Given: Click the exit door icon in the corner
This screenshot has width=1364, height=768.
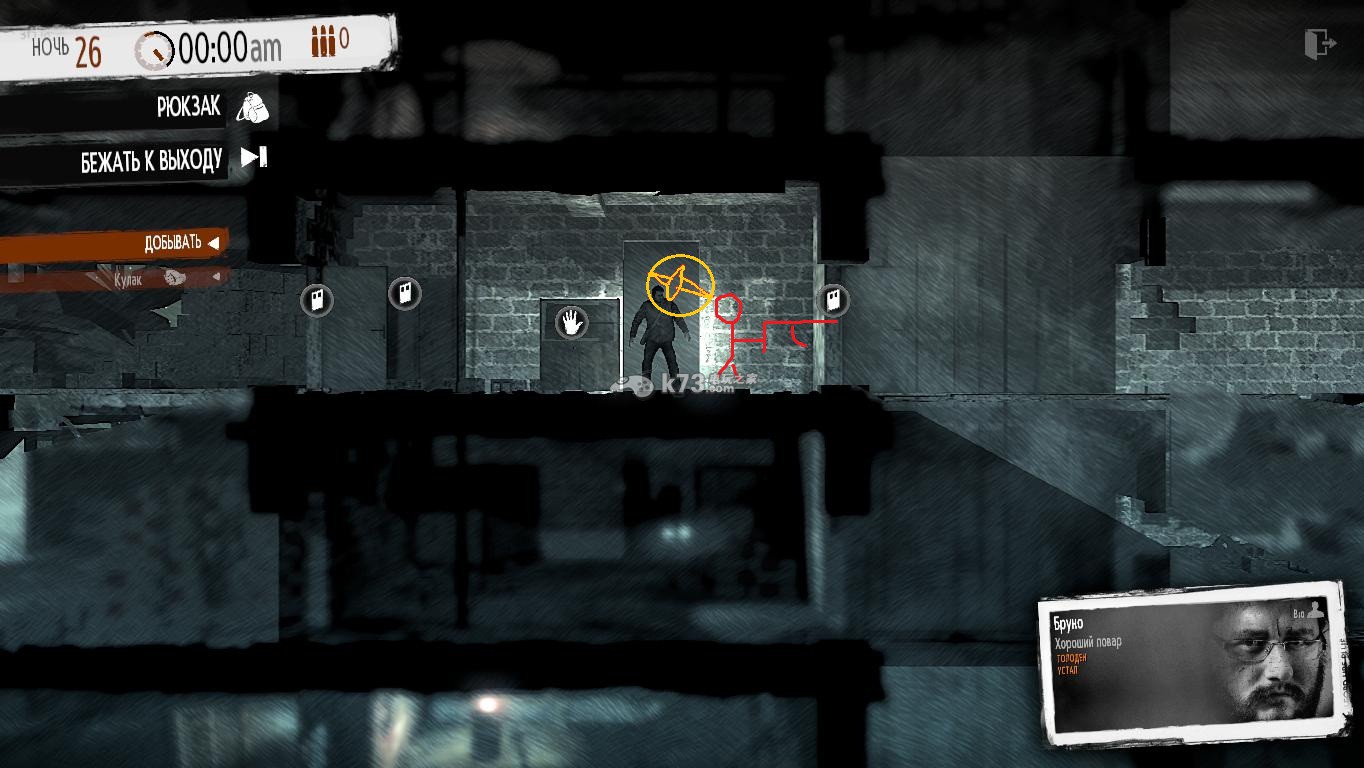Looking at the screenshot, I should click(x=1320, y=44).
